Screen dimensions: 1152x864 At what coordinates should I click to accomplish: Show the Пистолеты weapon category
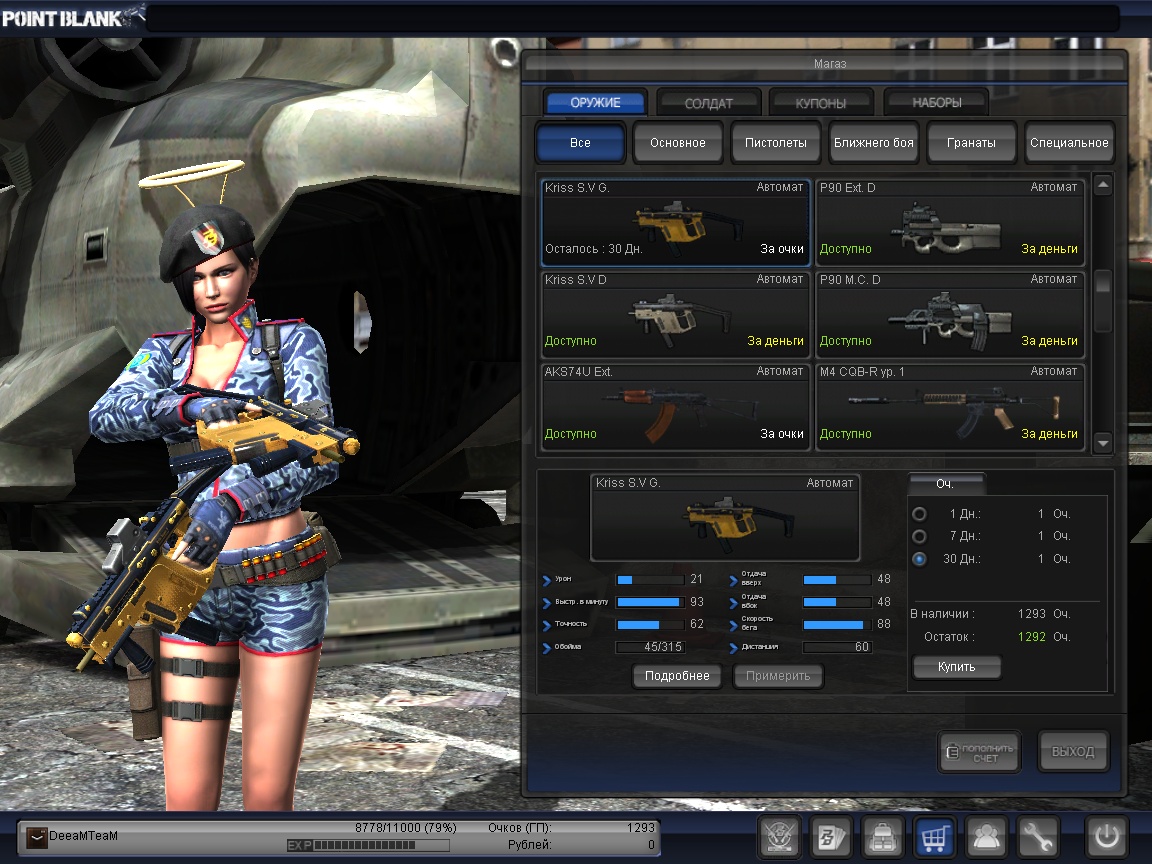[775, 143]
